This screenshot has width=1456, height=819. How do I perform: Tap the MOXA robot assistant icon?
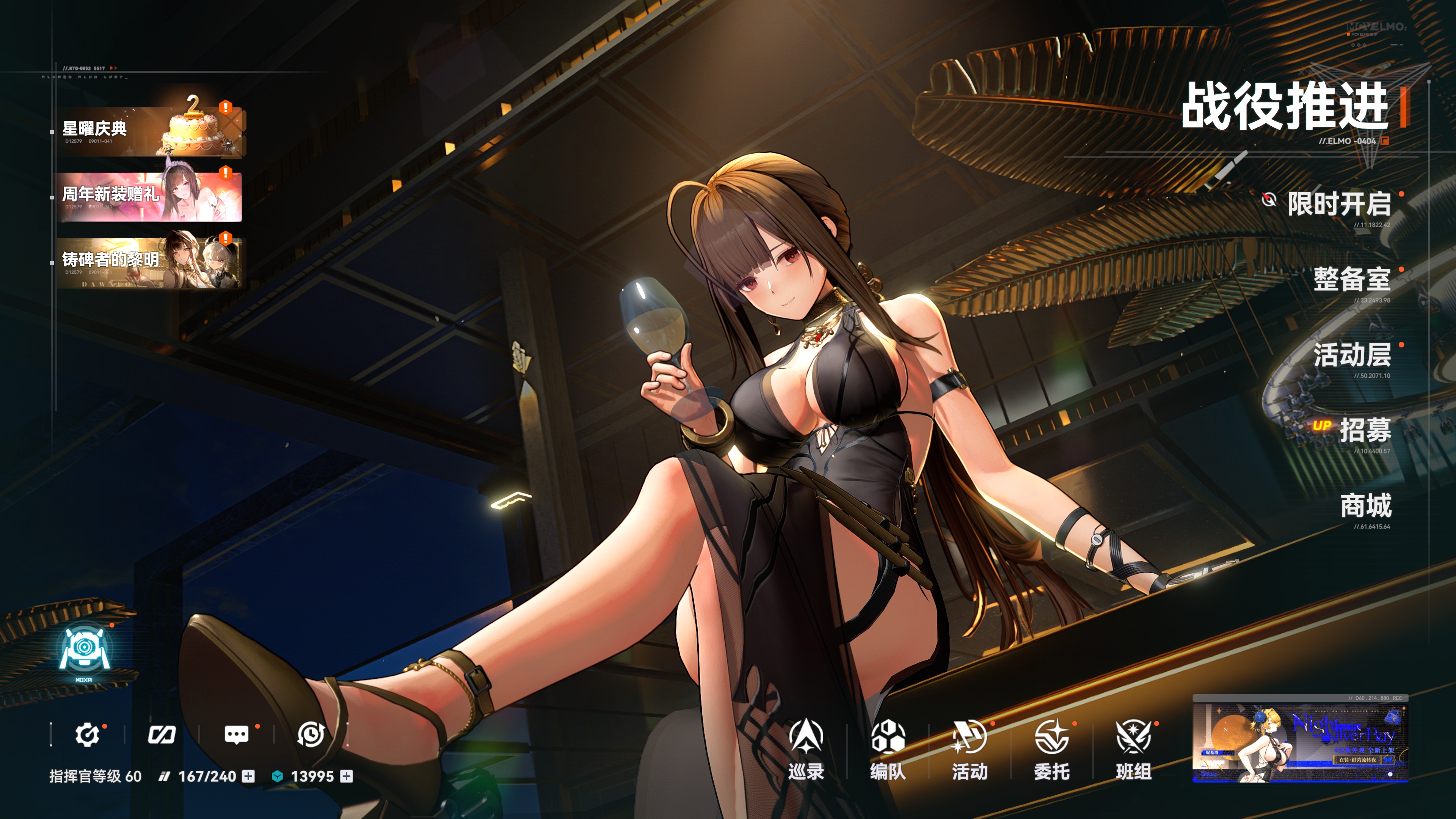tap(84, 652)
